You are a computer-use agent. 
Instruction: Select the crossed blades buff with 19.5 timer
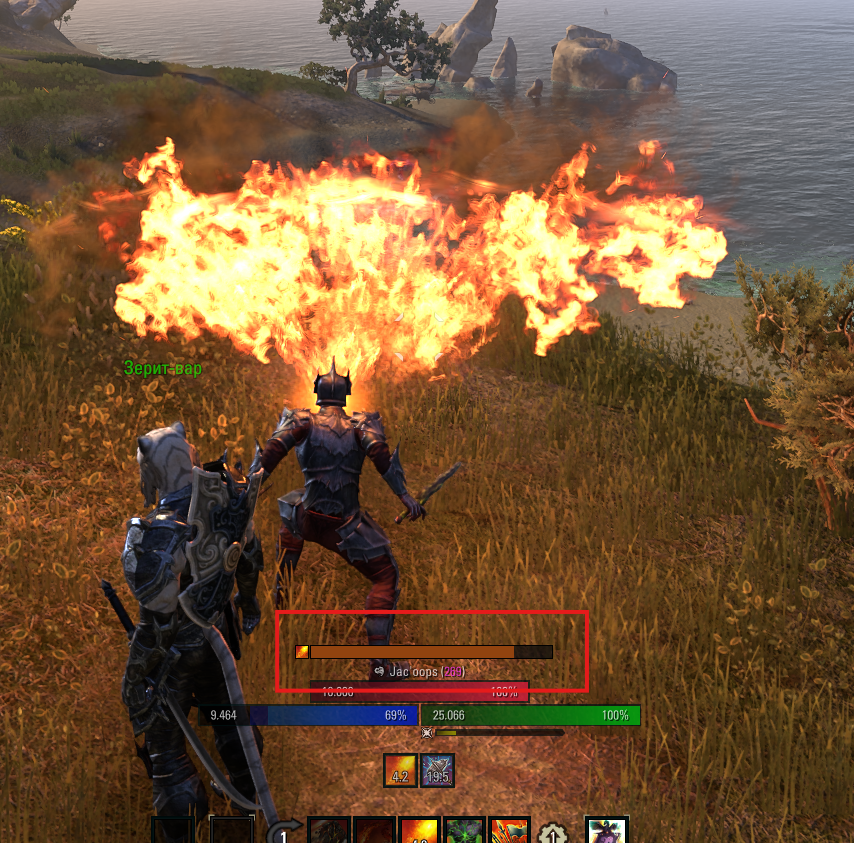point(437,771)
